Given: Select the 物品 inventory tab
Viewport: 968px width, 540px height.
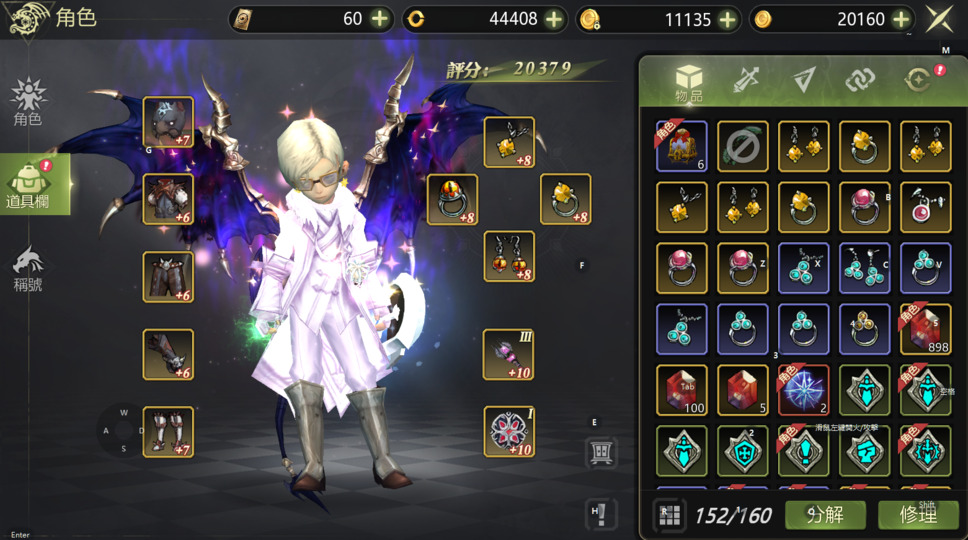Looking at the screenshot, I should 689,83.
